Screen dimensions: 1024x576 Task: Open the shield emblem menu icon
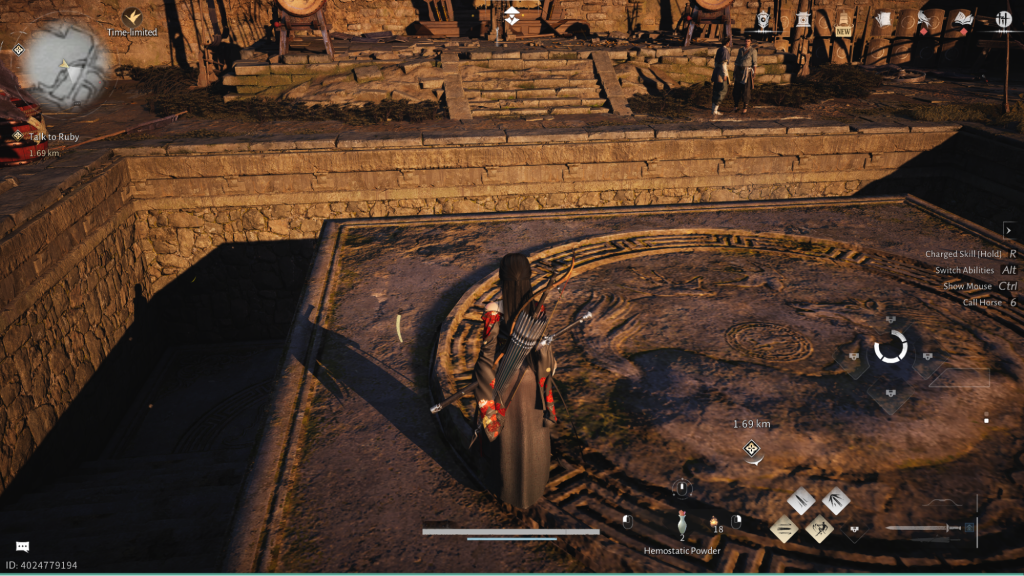[764, 18]
